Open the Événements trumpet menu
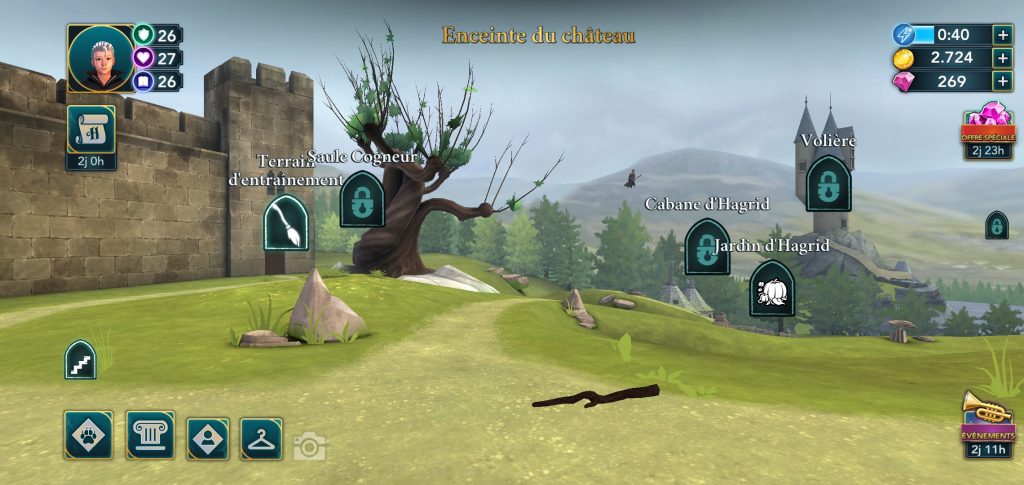 (988, 418)
